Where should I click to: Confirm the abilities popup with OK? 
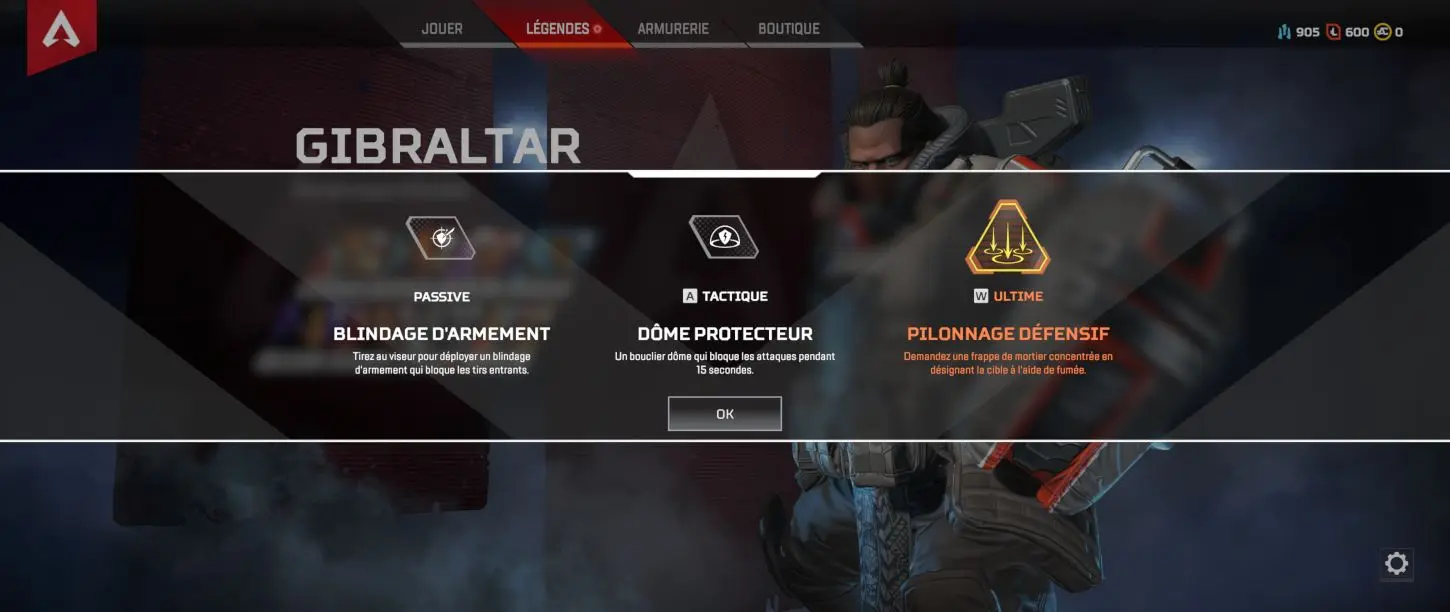click(x=724, y=414)
